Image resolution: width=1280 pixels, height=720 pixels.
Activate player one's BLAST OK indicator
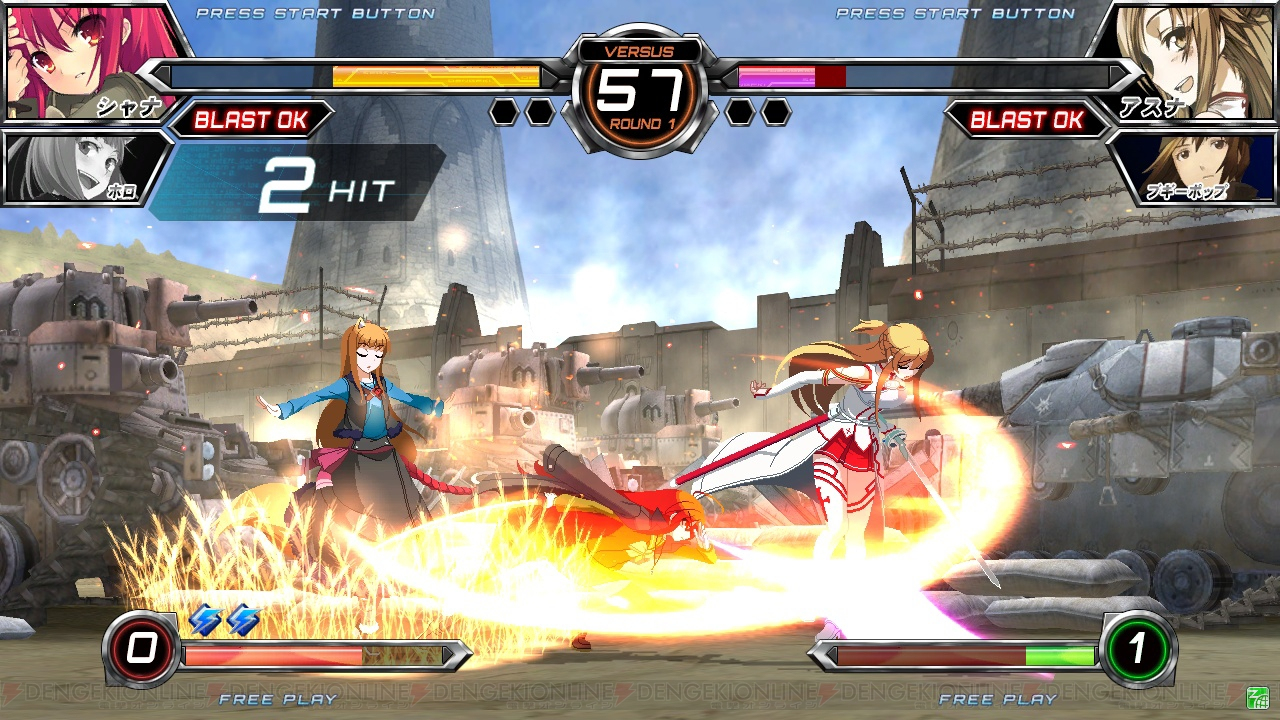[x=250, y=120]
